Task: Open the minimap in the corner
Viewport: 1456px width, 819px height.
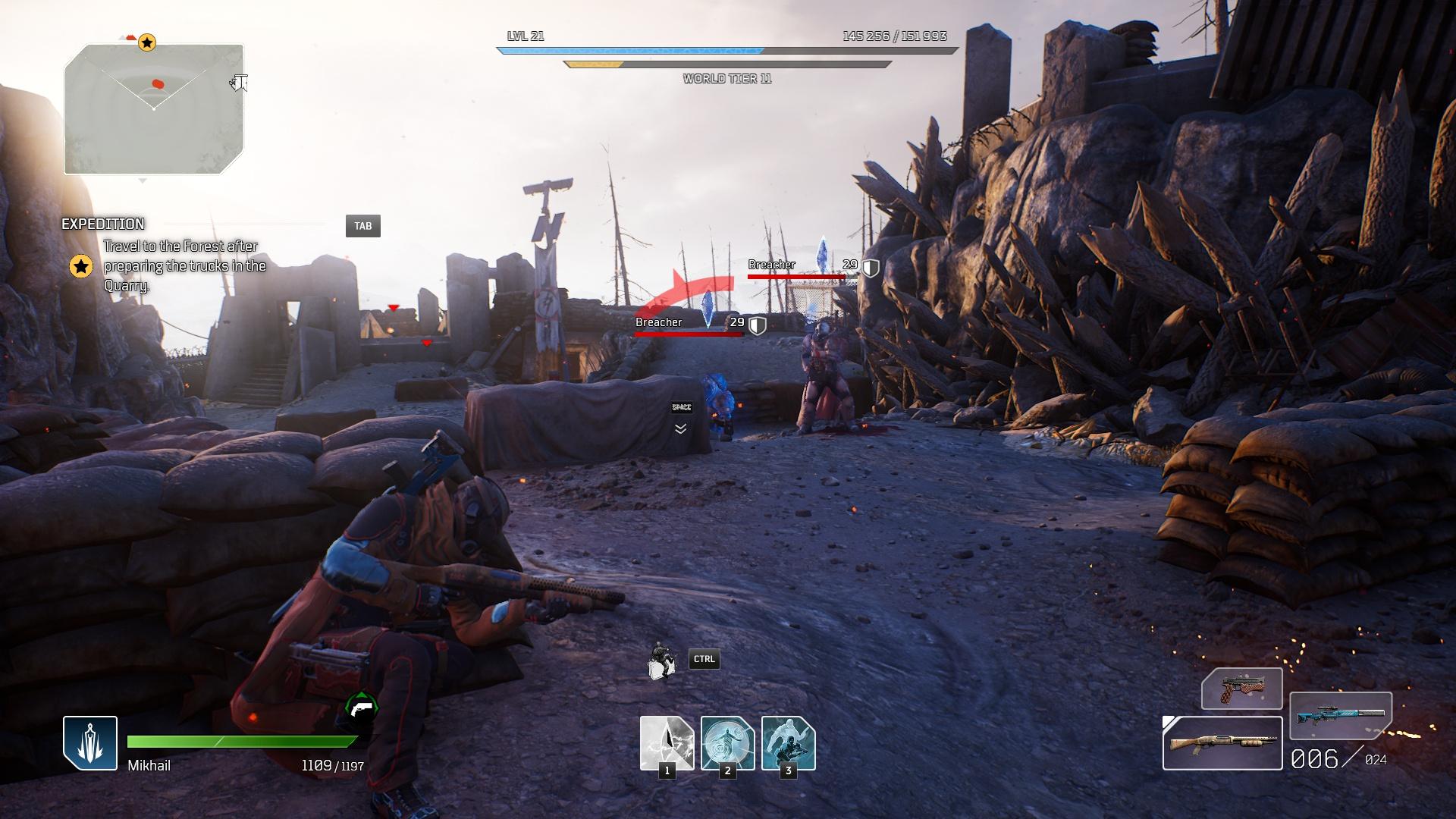Action: pyautogui.click(x=154, y=109)
